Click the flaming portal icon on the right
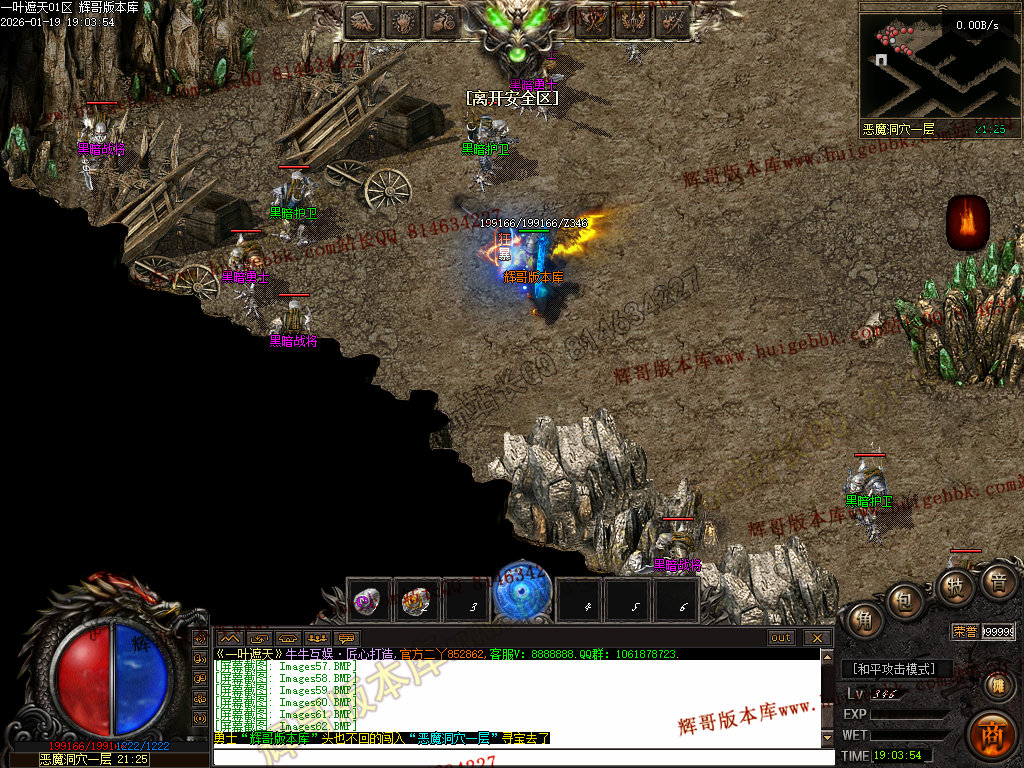The image size is (1024, 768). (968, 222)
